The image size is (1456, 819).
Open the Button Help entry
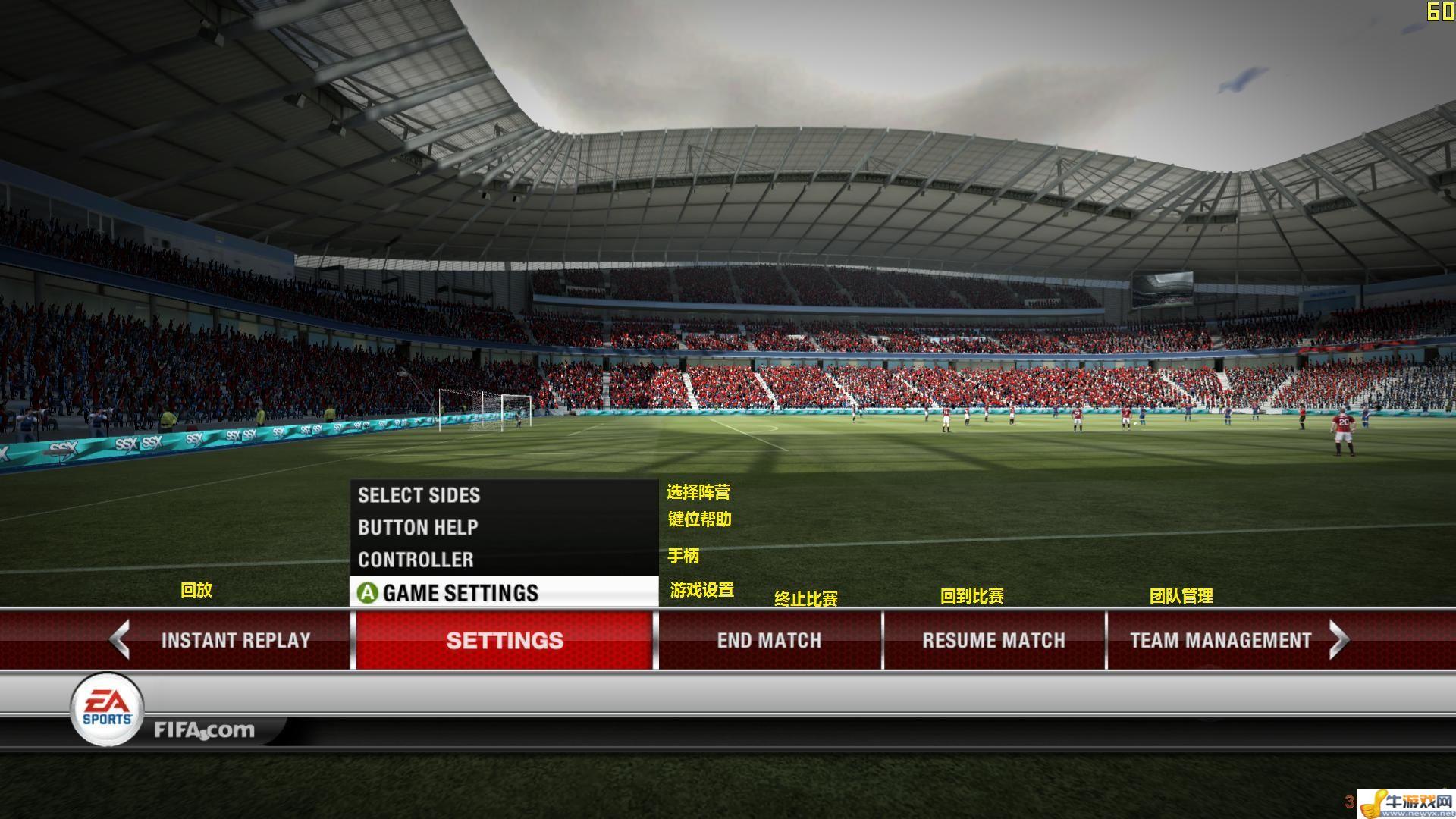pos(418,528)
